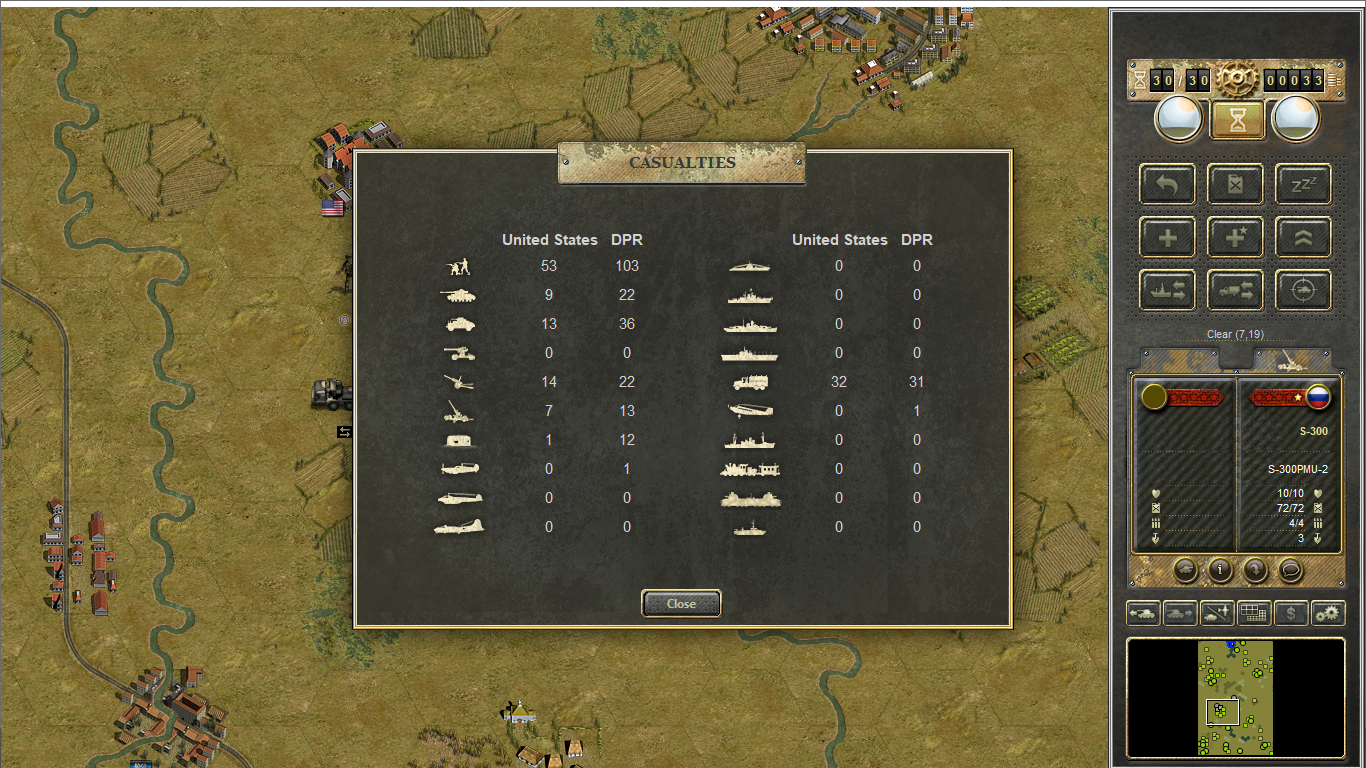Image resolution: width=1366 pixels, height=768 pixels.
Task: Click the plus-with-star elite replacements button
Action: click(x=1235, y=238)
